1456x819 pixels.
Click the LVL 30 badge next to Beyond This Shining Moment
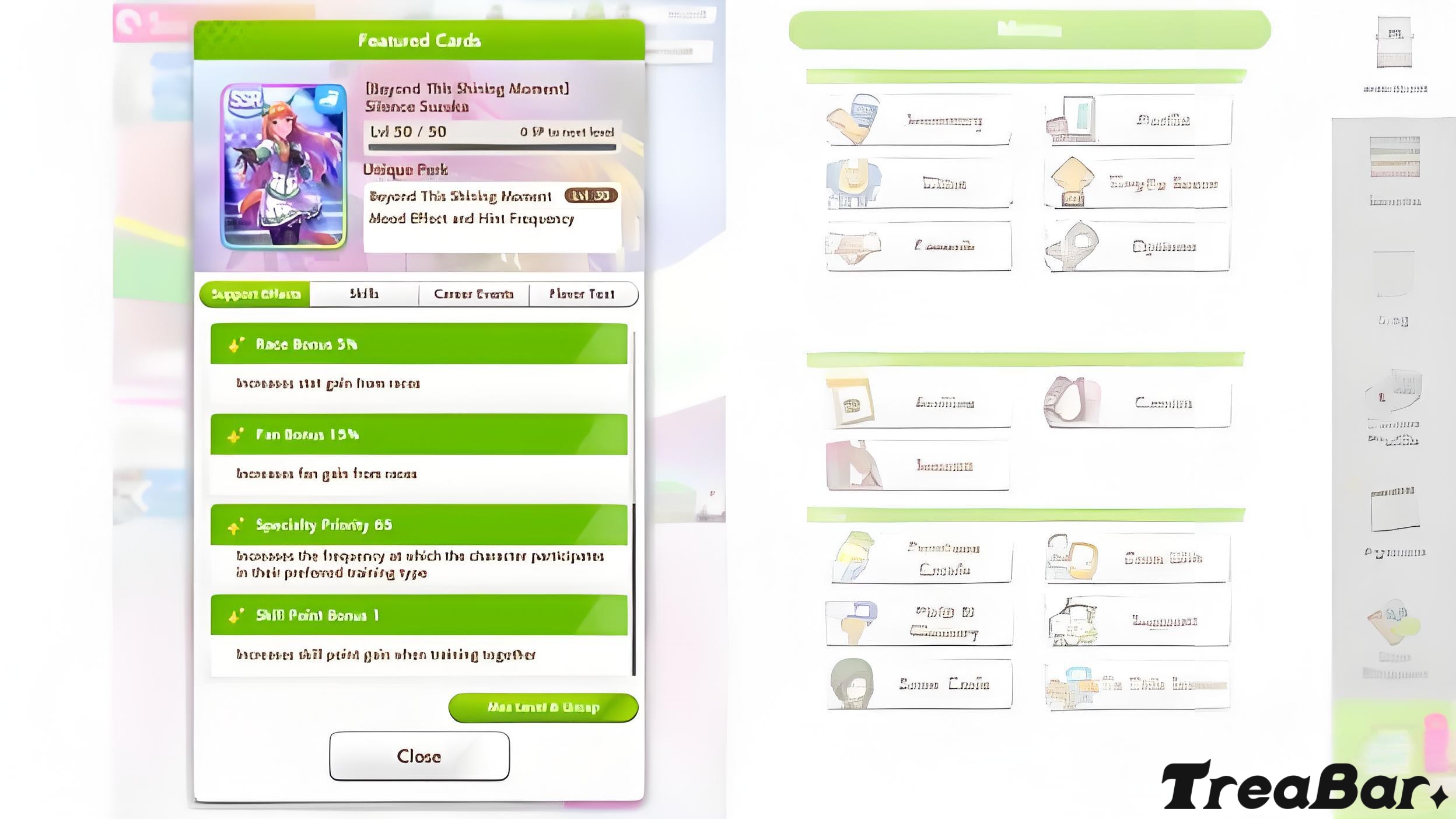(589, 197)
